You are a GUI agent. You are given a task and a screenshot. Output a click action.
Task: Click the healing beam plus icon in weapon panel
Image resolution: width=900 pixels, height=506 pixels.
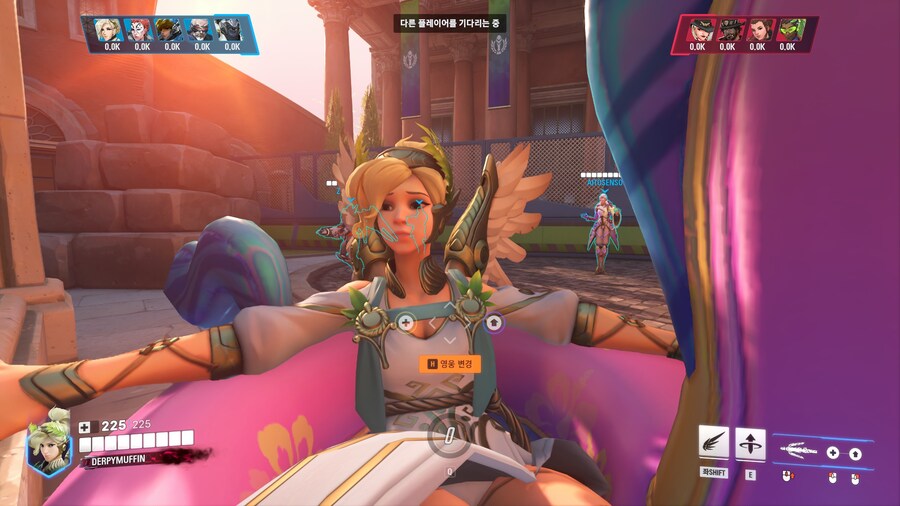tap(833, 453)
